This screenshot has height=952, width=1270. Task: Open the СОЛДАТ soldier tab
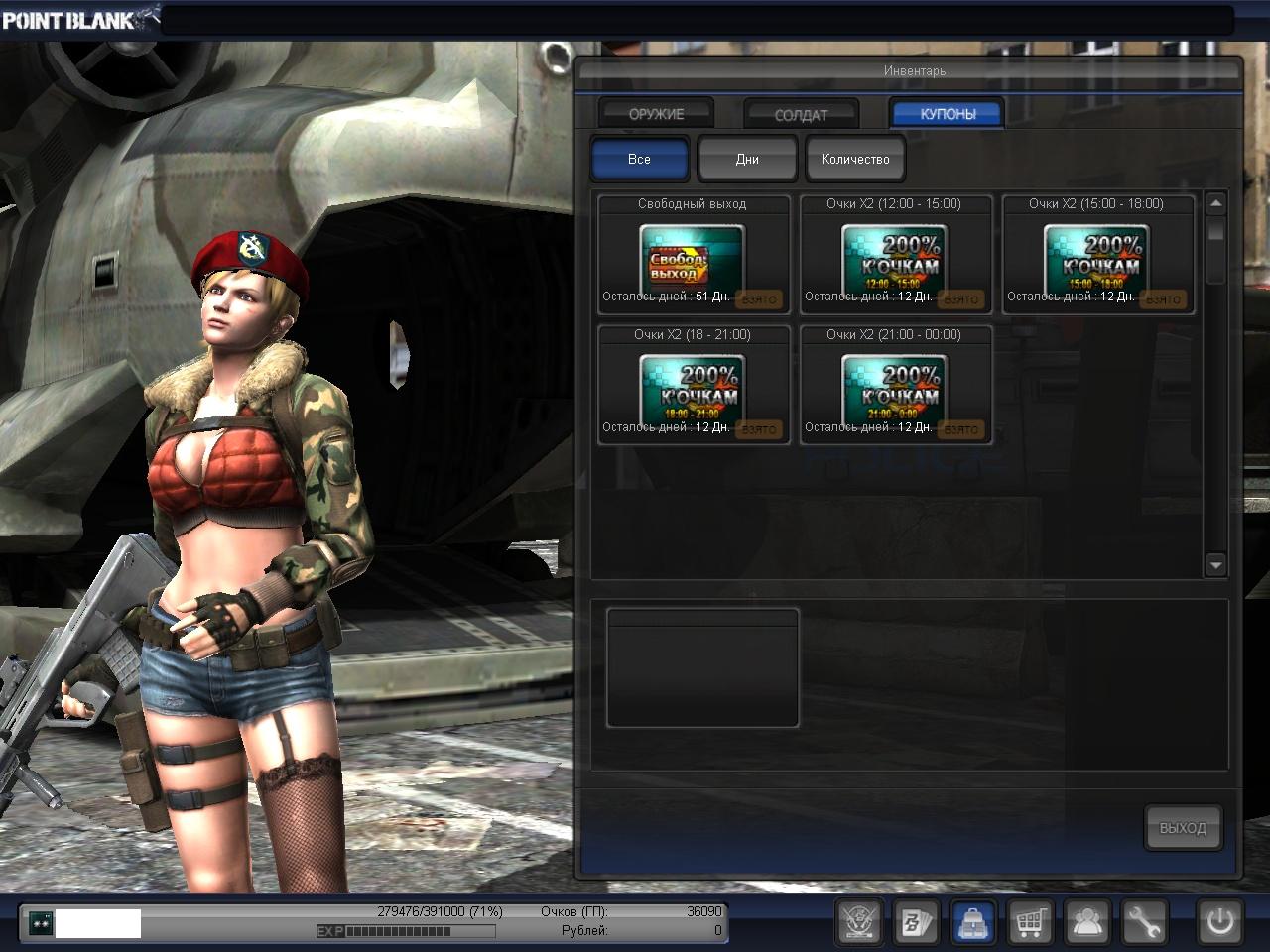click(x=800, y=115)
